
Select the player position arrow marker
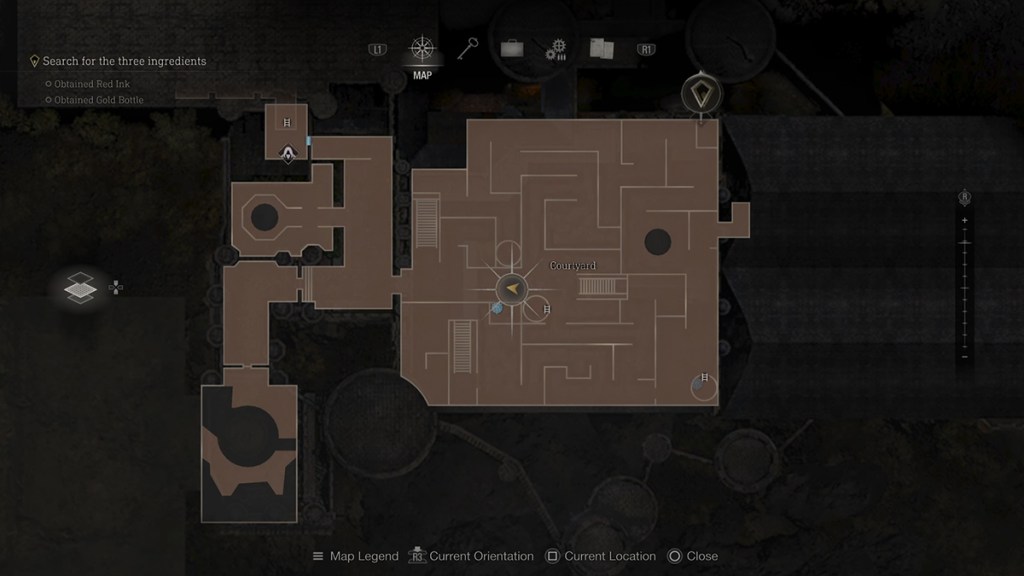512,288
